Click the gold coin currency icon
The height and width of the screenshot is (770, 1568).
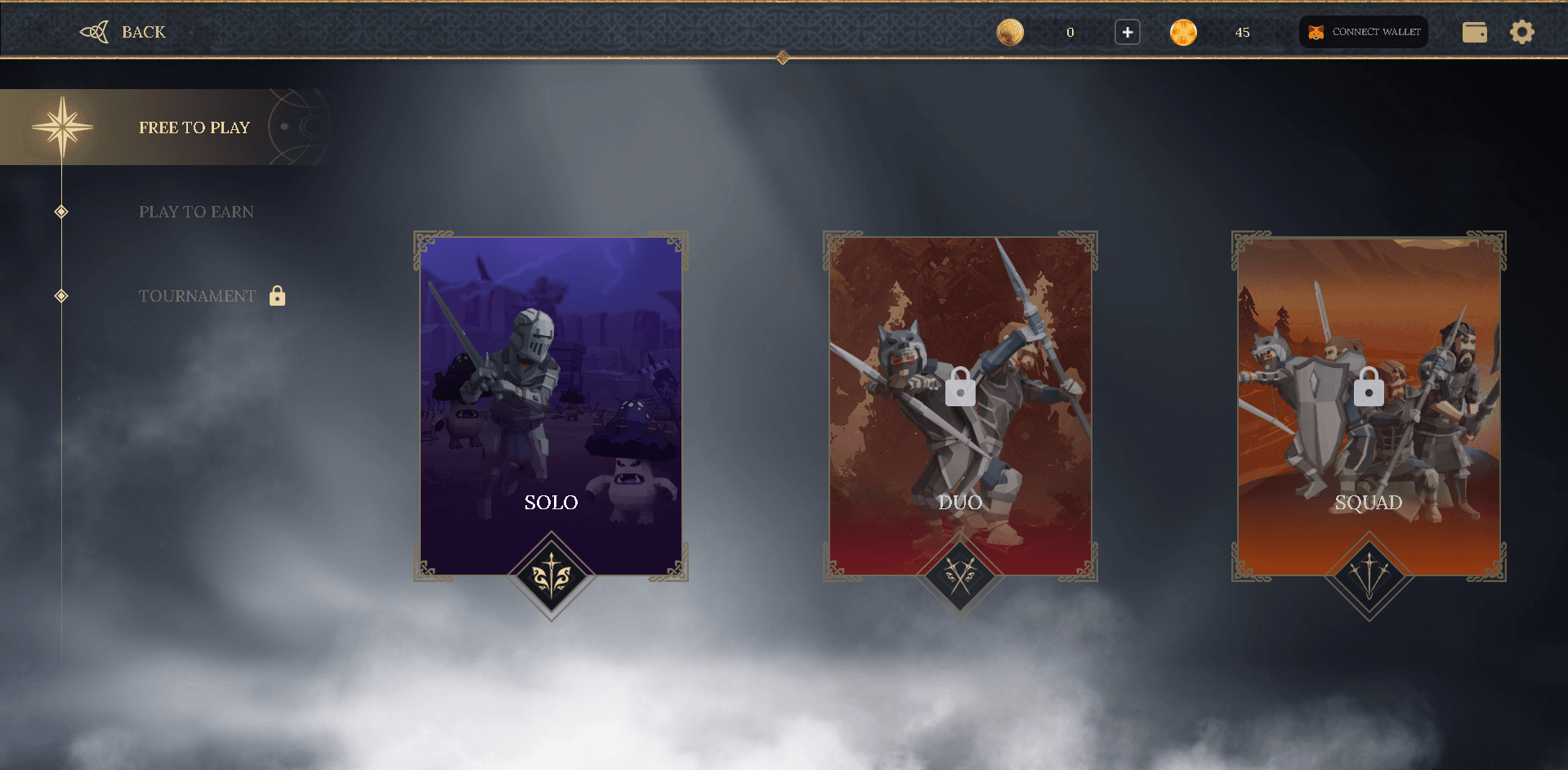[x=1010, y=32]
